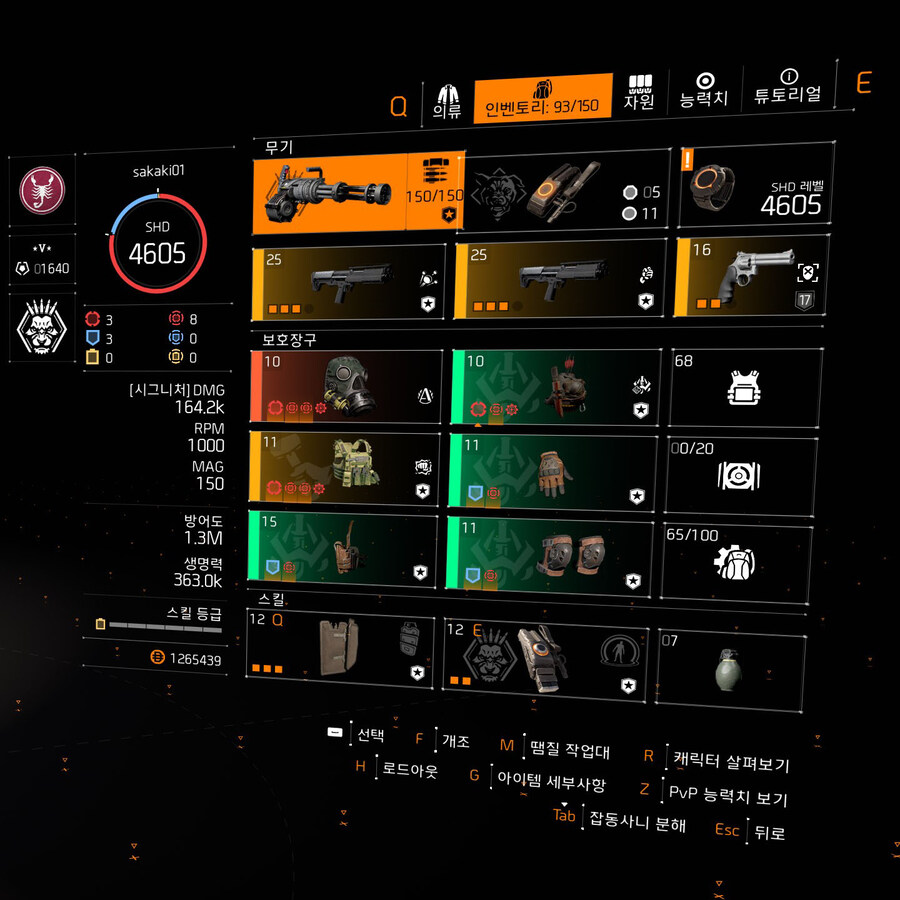Open the 능력치 tab
This screenshot has width=900, height=900.
tap(704, 91)
